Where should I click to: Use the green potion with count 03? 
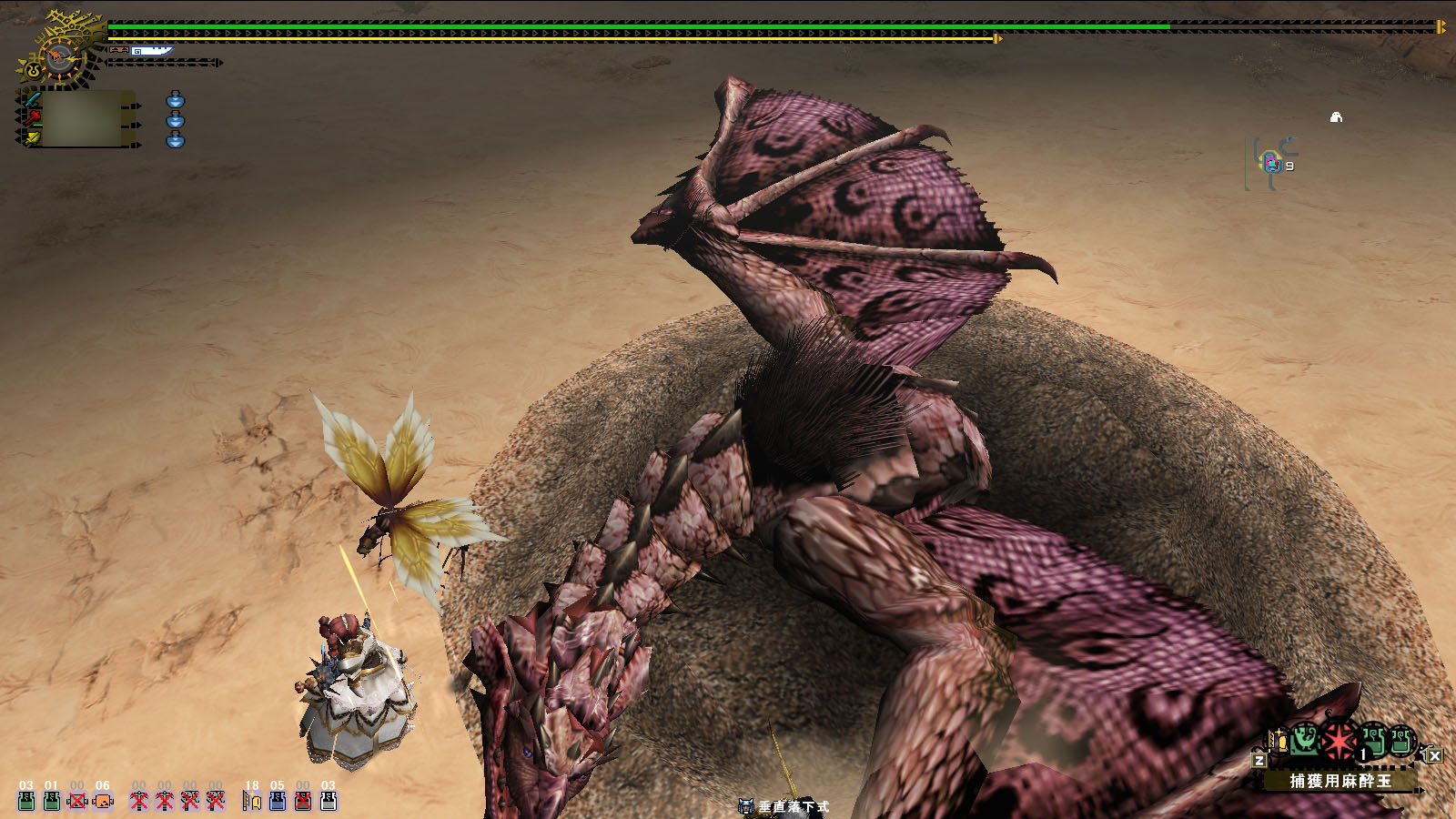click(x=25, y=799)
